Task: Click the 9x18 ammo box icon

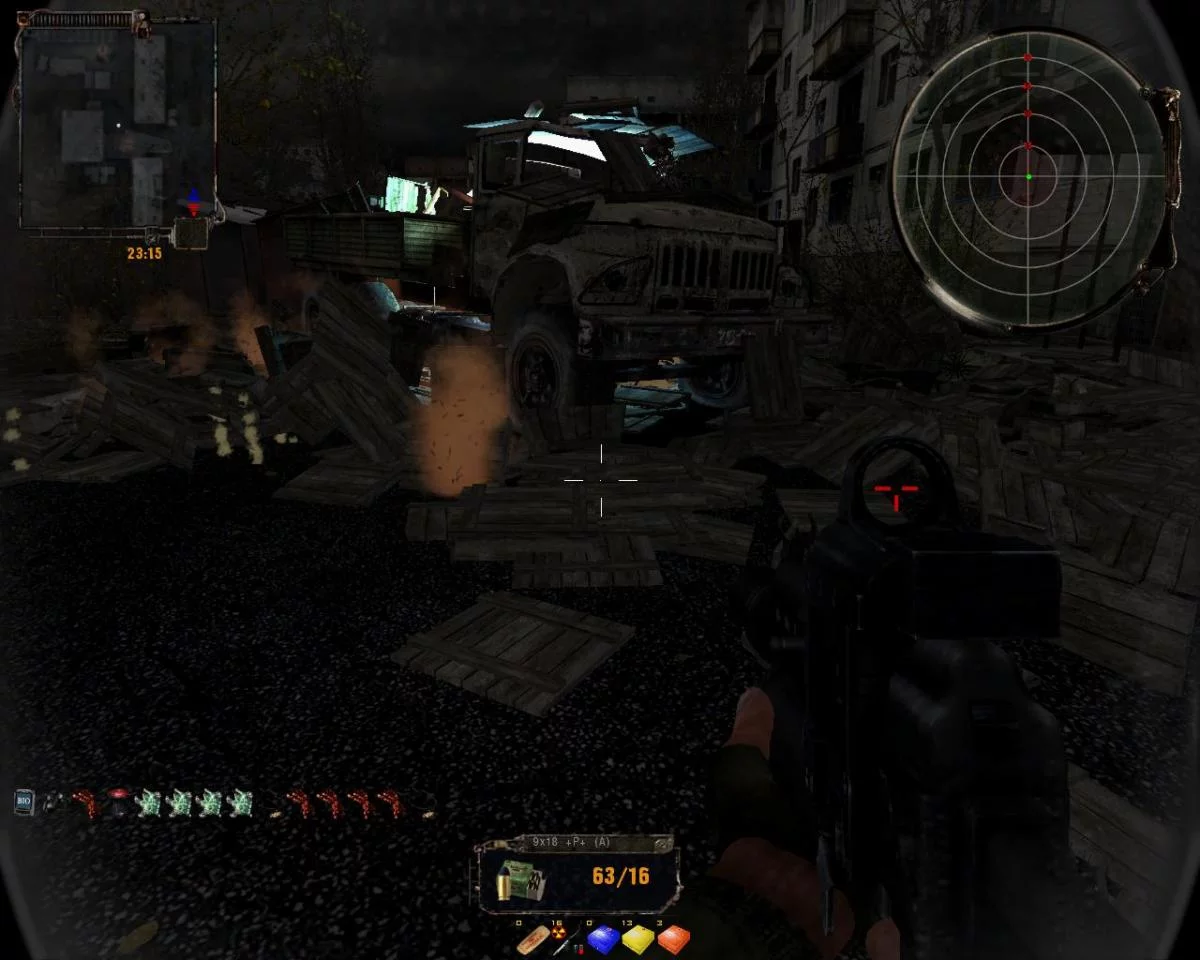Action: click(524, 880)
